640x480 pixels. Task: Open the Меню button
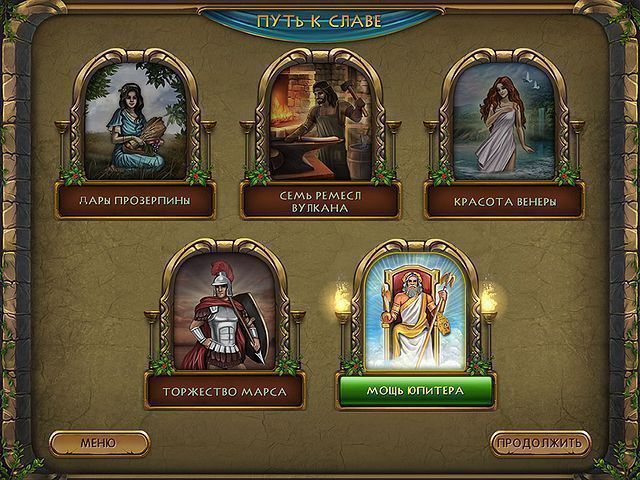99,442
